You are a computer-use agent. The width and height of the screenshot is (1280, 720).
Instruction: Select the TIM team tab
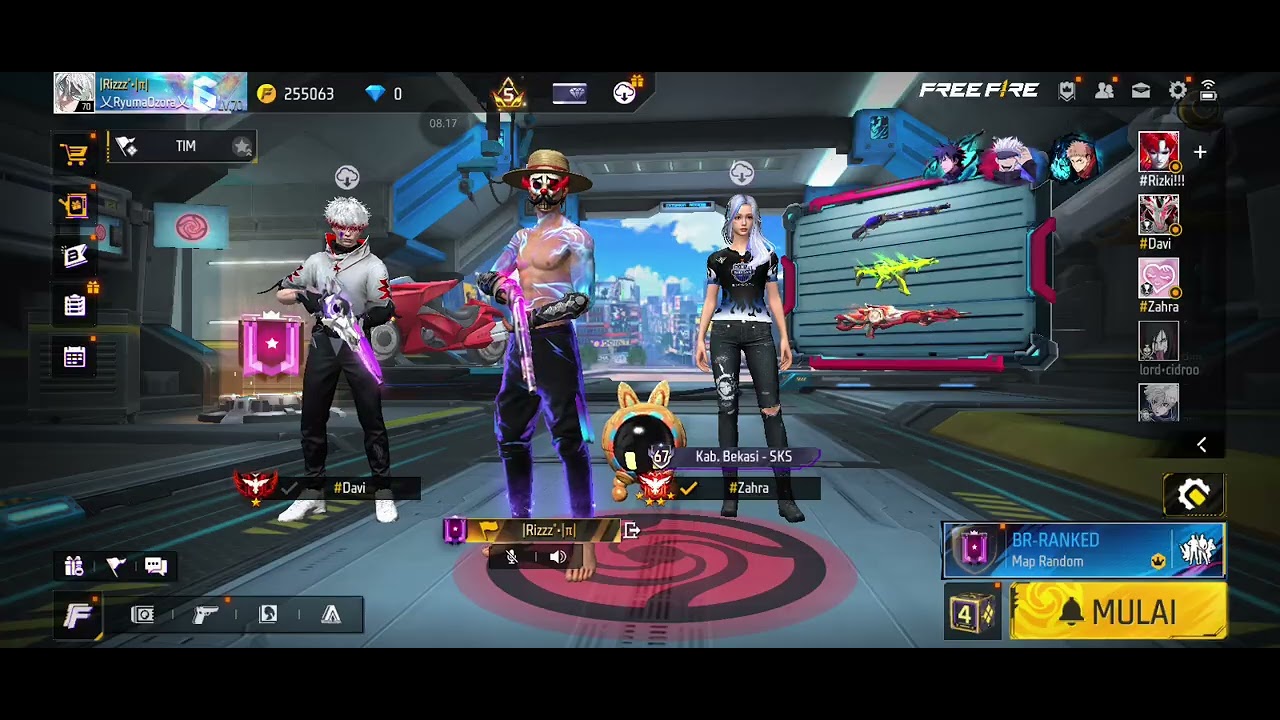(x=185, y=146)
